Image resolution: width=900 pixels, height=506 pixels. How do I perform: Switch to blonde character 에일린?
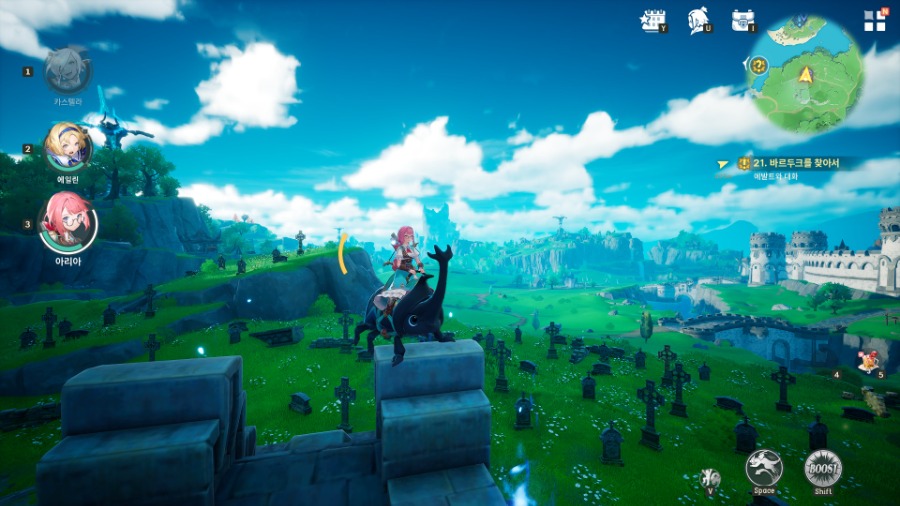tap(68, 147)
